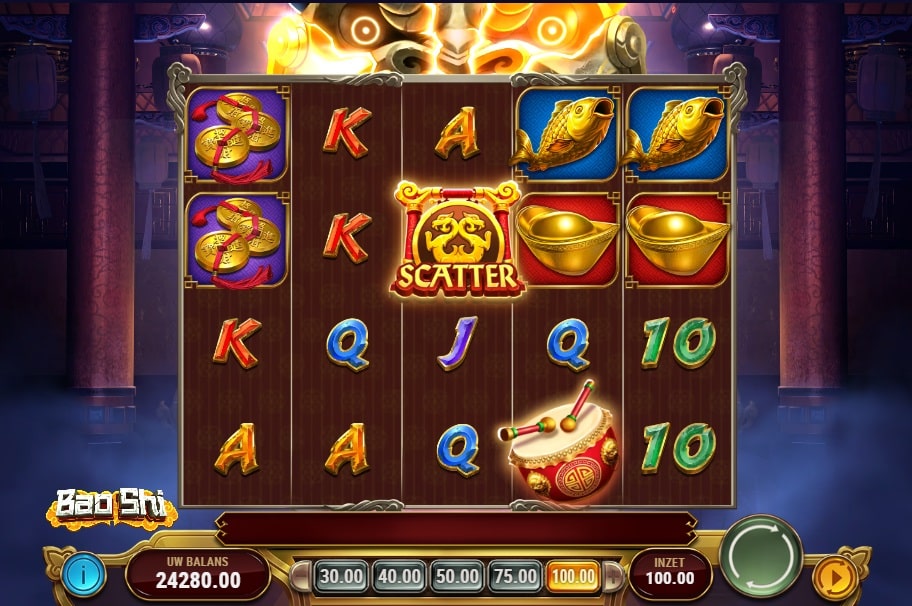Click the right arrow of the bet selector
The image size is (912, 606).
(x=613, y=577)
